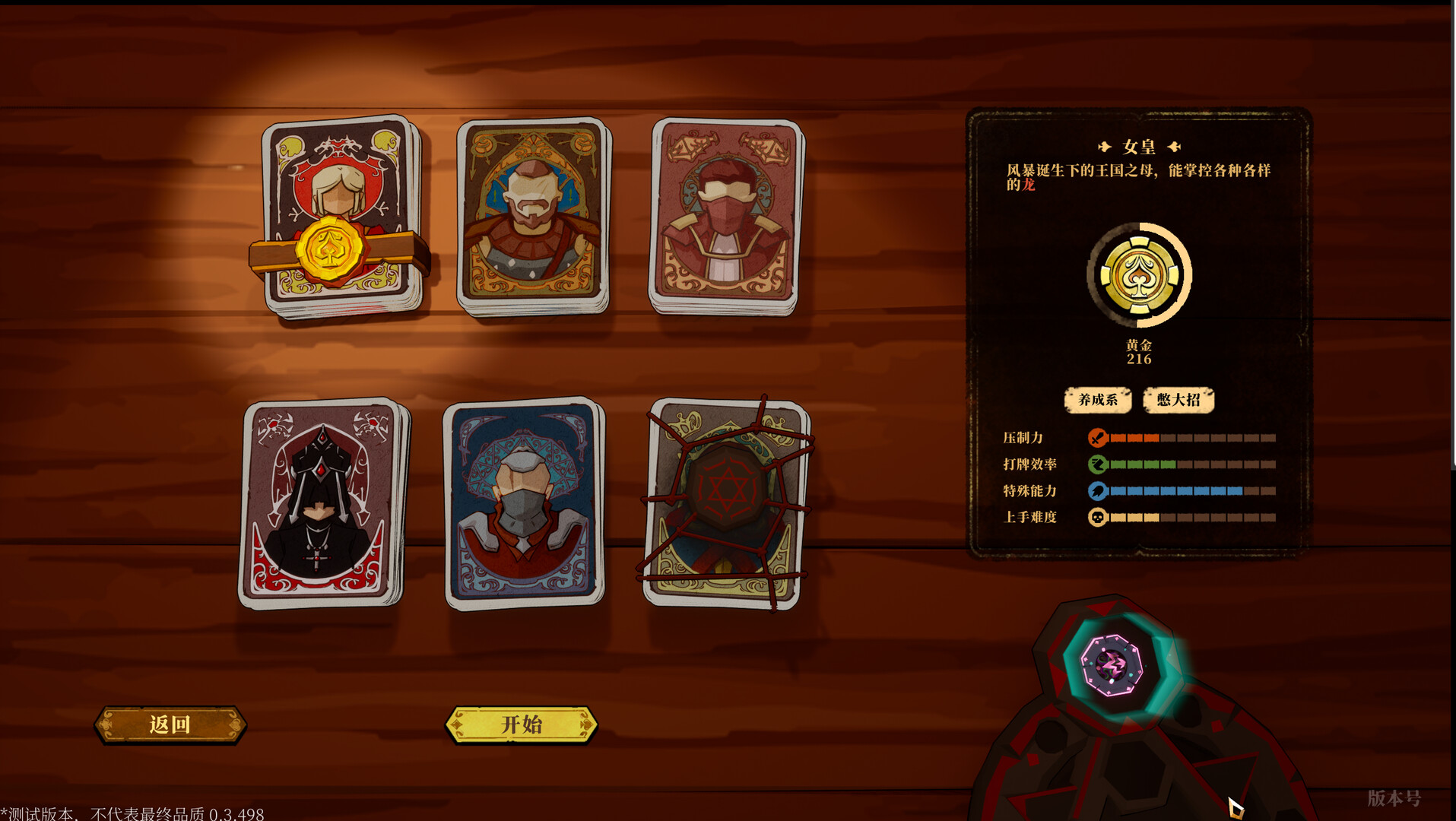Click the locked hexagram card deck

[725, 502]
